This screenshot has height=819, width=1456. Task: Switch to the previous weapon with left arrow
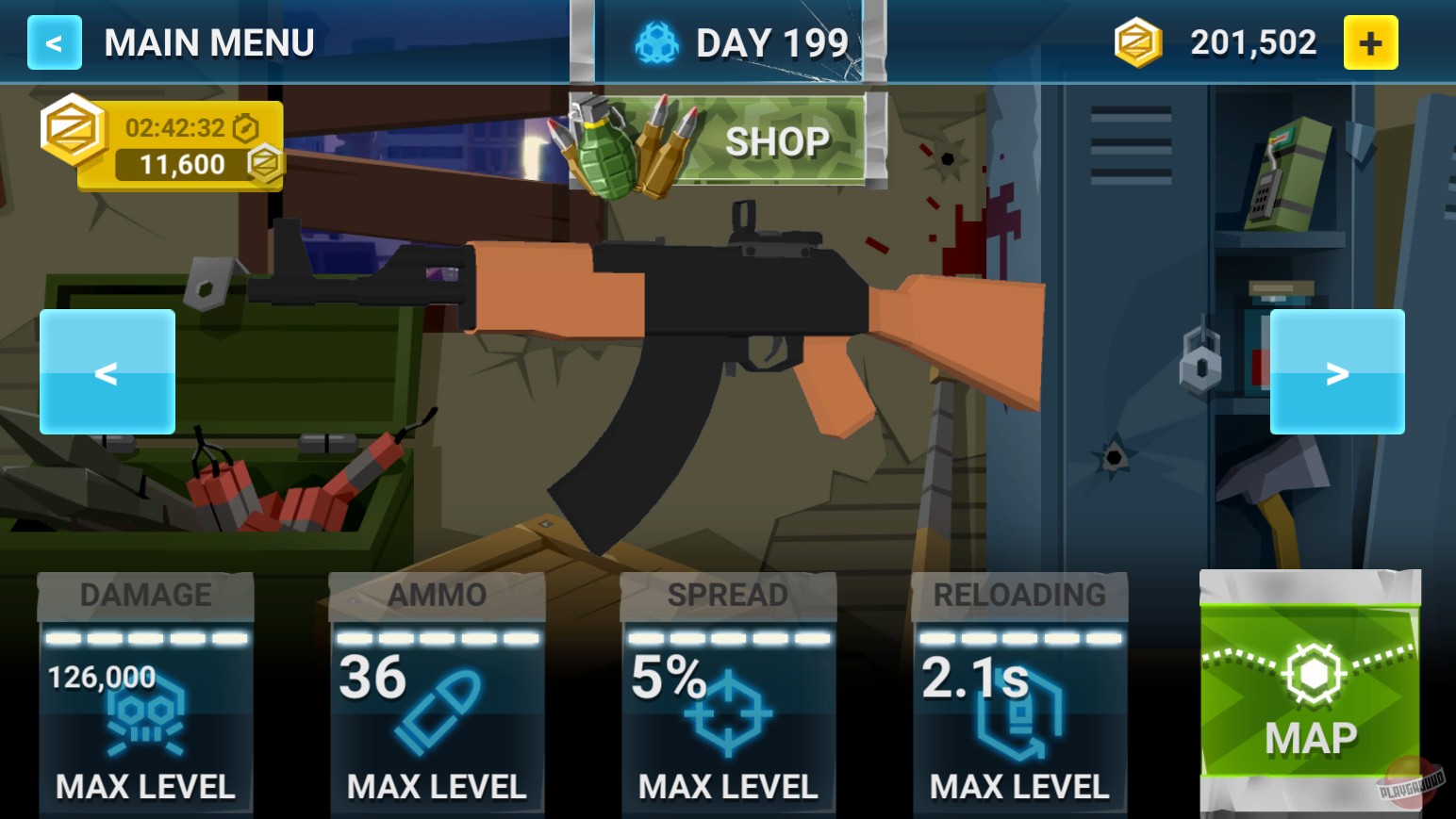point(107,371)
